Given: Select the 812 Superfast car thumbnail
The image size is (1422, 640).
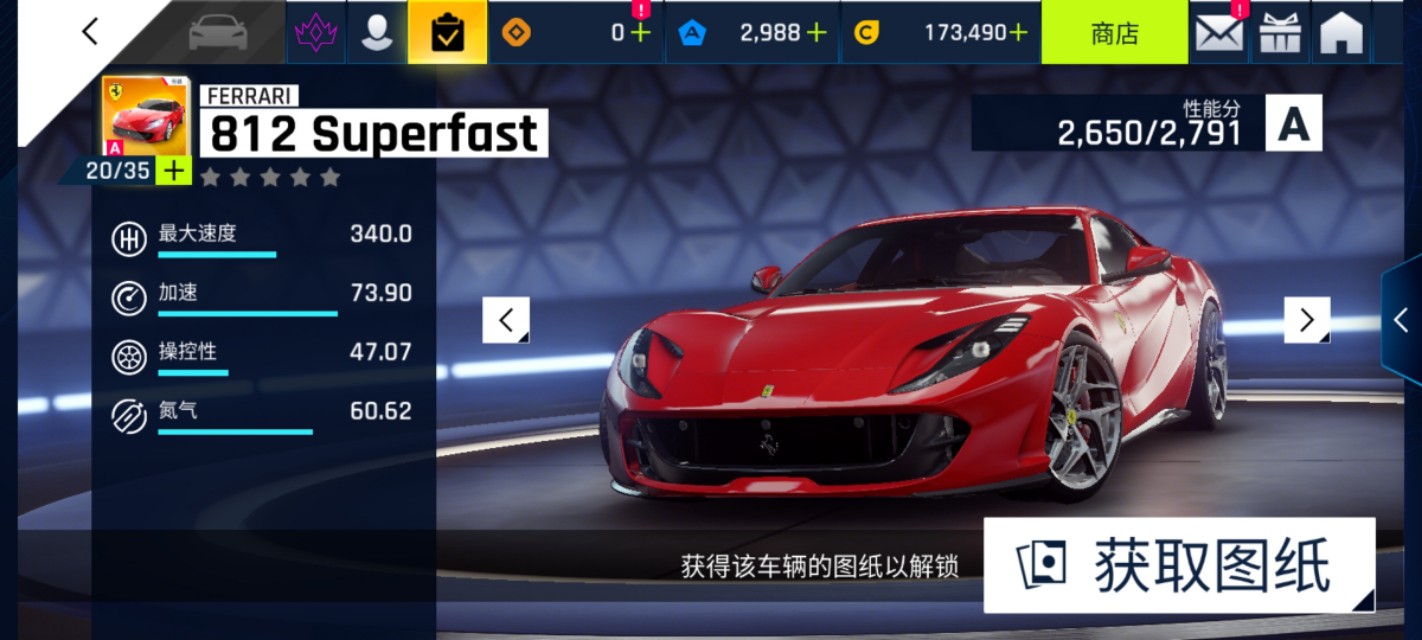Looking at the screenshot, I should pos(145,115).
